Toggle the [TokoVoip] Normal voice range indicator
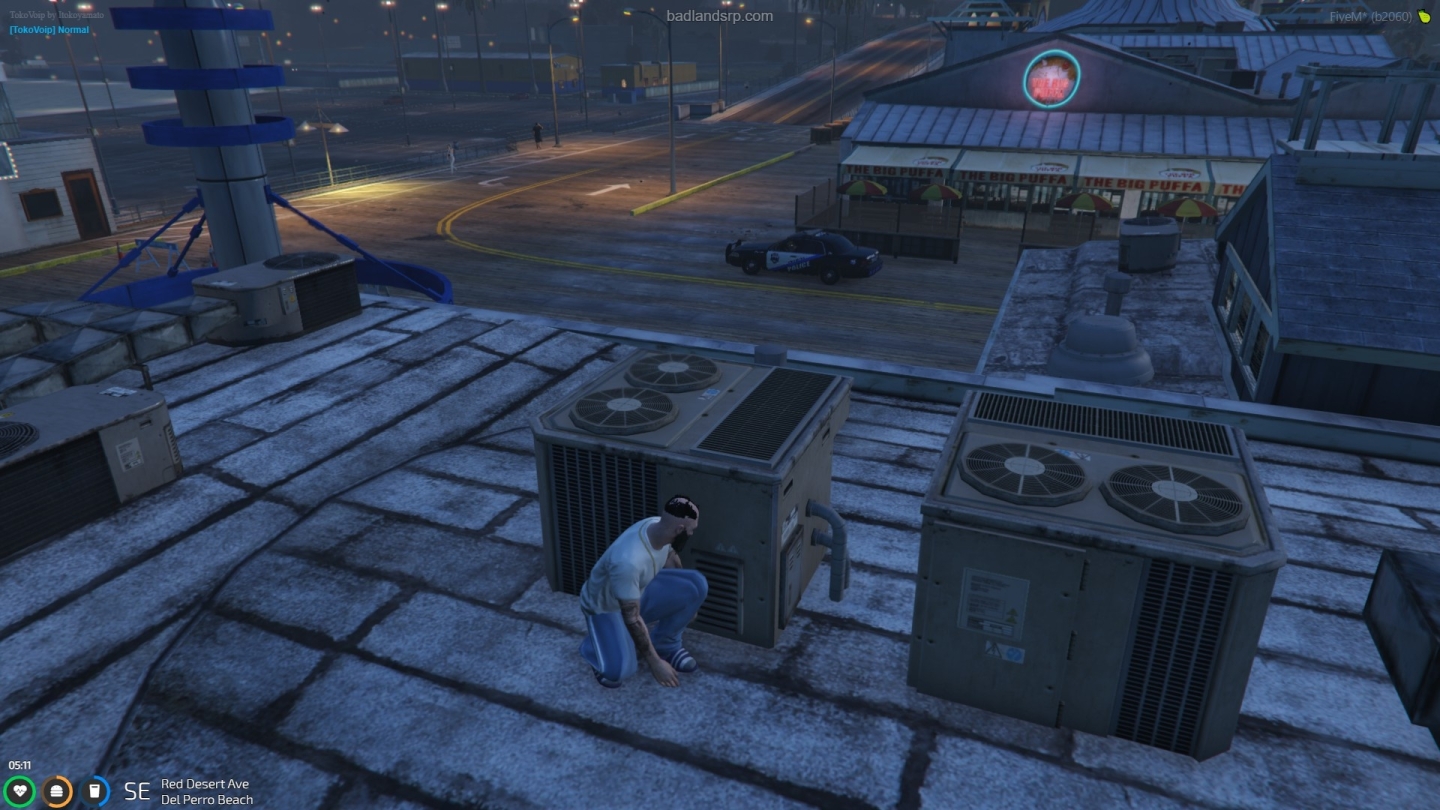 pos(48,30)
